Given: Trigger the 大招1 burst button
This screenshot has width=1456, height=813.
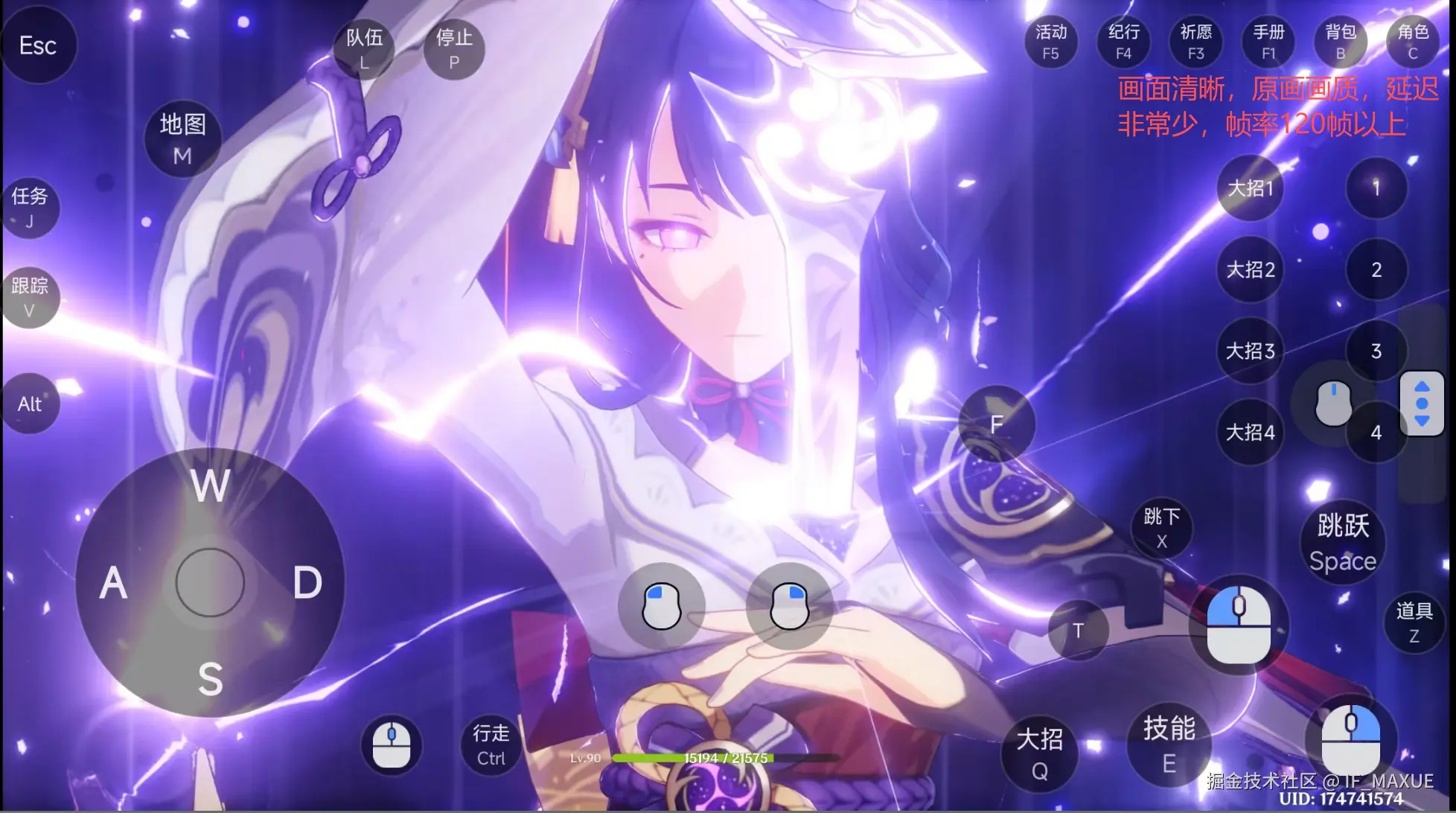Looking at the screenshot, I should coord(1251,188).
